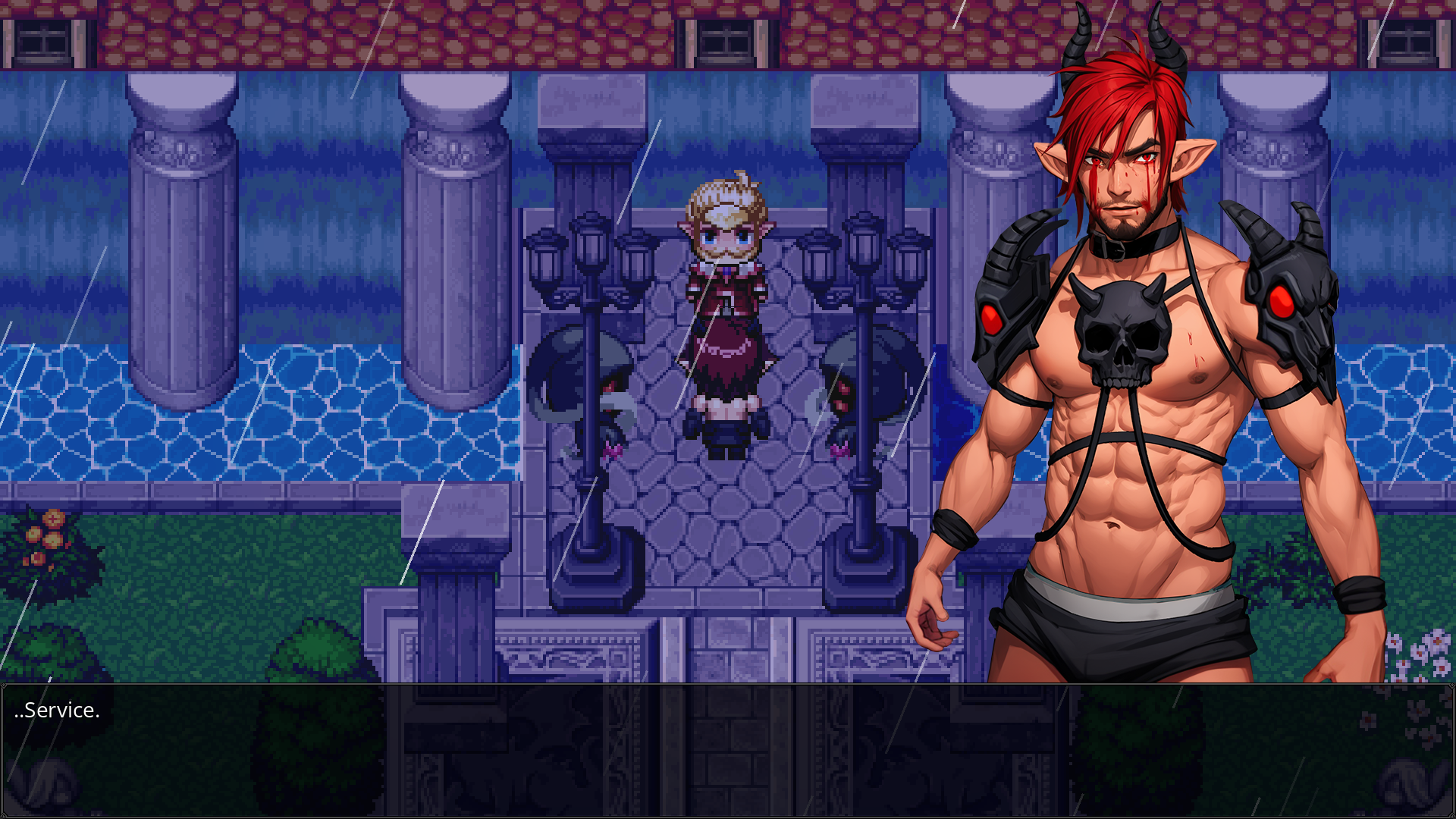
Task: Advance the '..Service.' dialogue message box
Action: [728, 749]
